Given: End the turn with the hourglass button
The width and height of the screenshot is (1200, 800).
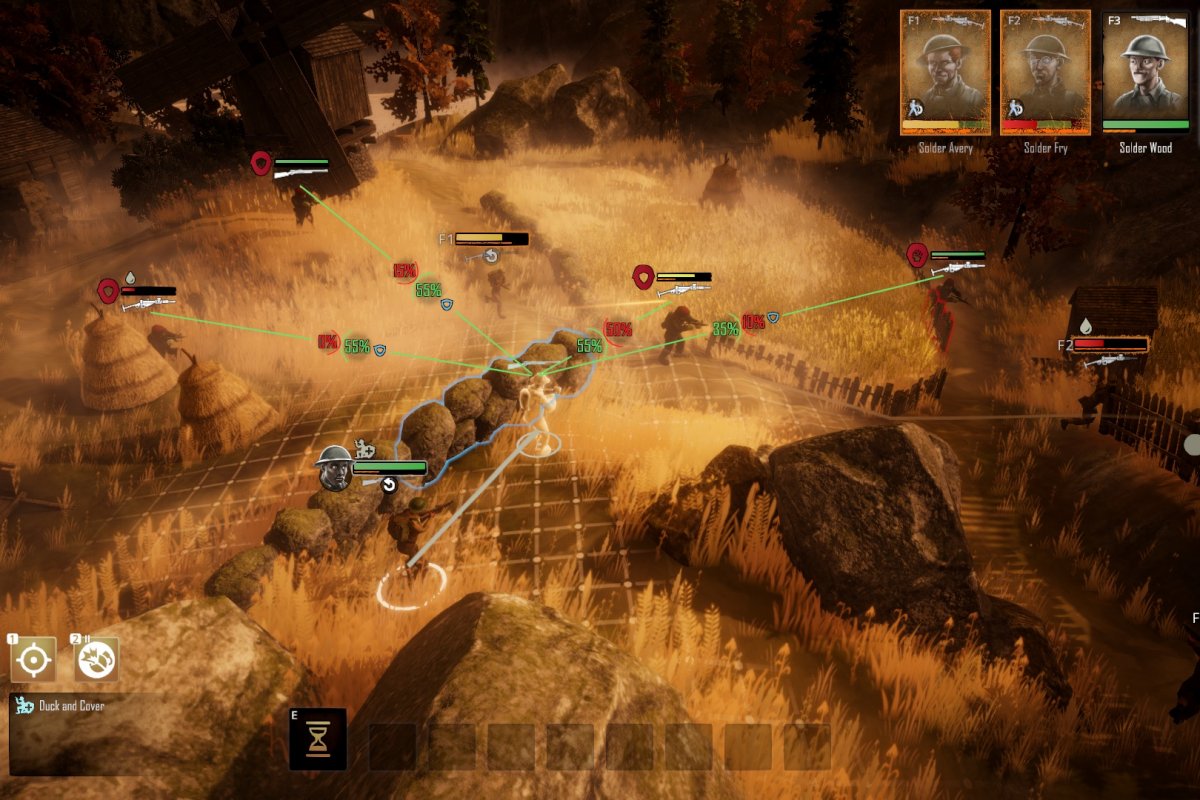Looking at the screenshot, I should pyautogui.click(x=318, y=739).
